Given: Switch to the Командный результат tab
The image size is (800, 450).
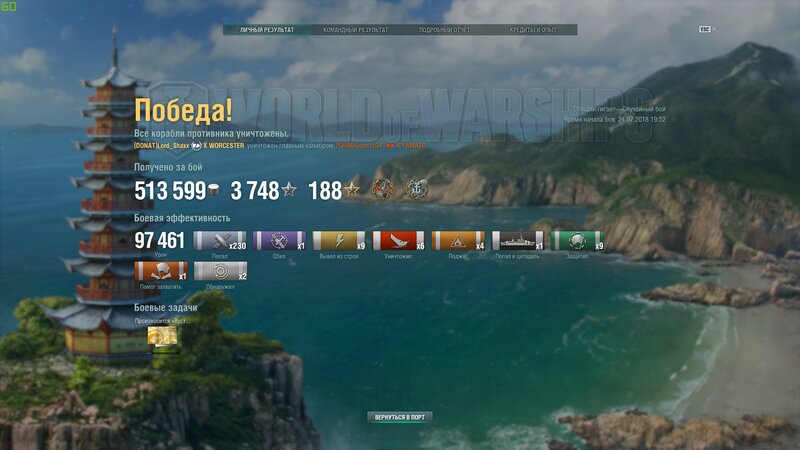Looking at the screenshot, I should point(355,30).
